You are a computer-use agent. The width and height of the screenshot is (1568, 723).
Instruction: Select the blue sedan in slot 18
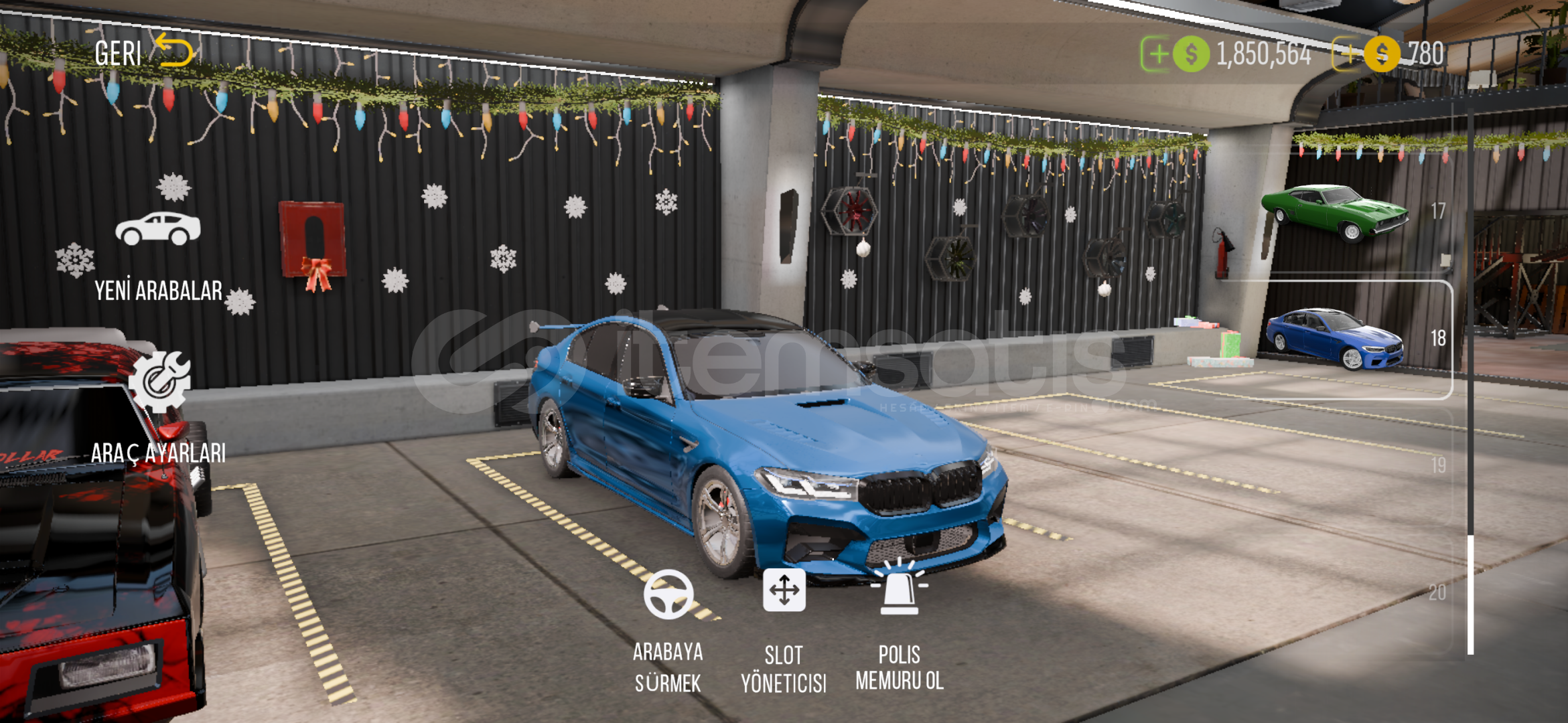coord(1336,338)
